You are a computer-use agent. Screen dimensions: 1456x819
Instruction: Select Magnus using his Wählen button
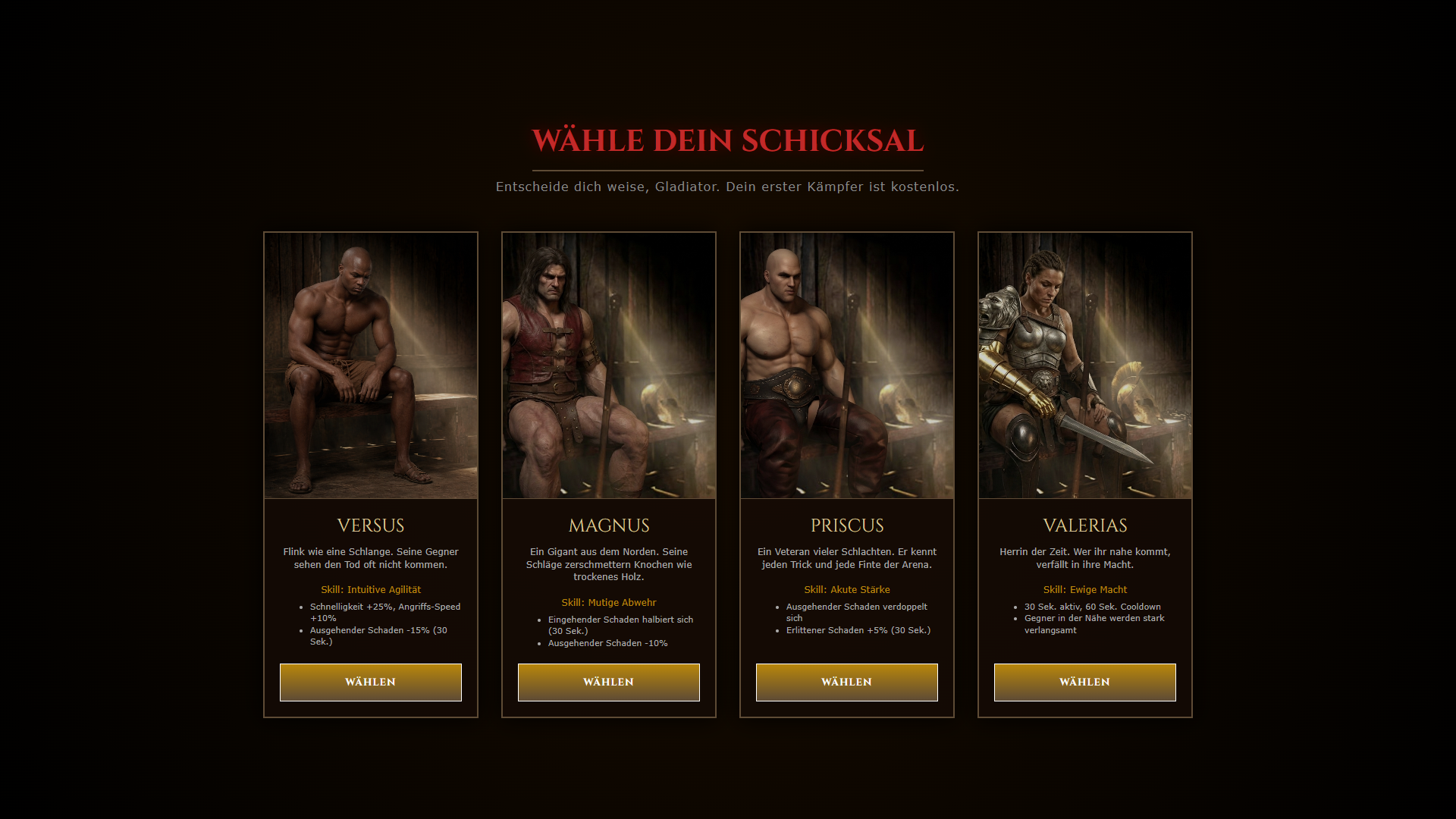608,682
